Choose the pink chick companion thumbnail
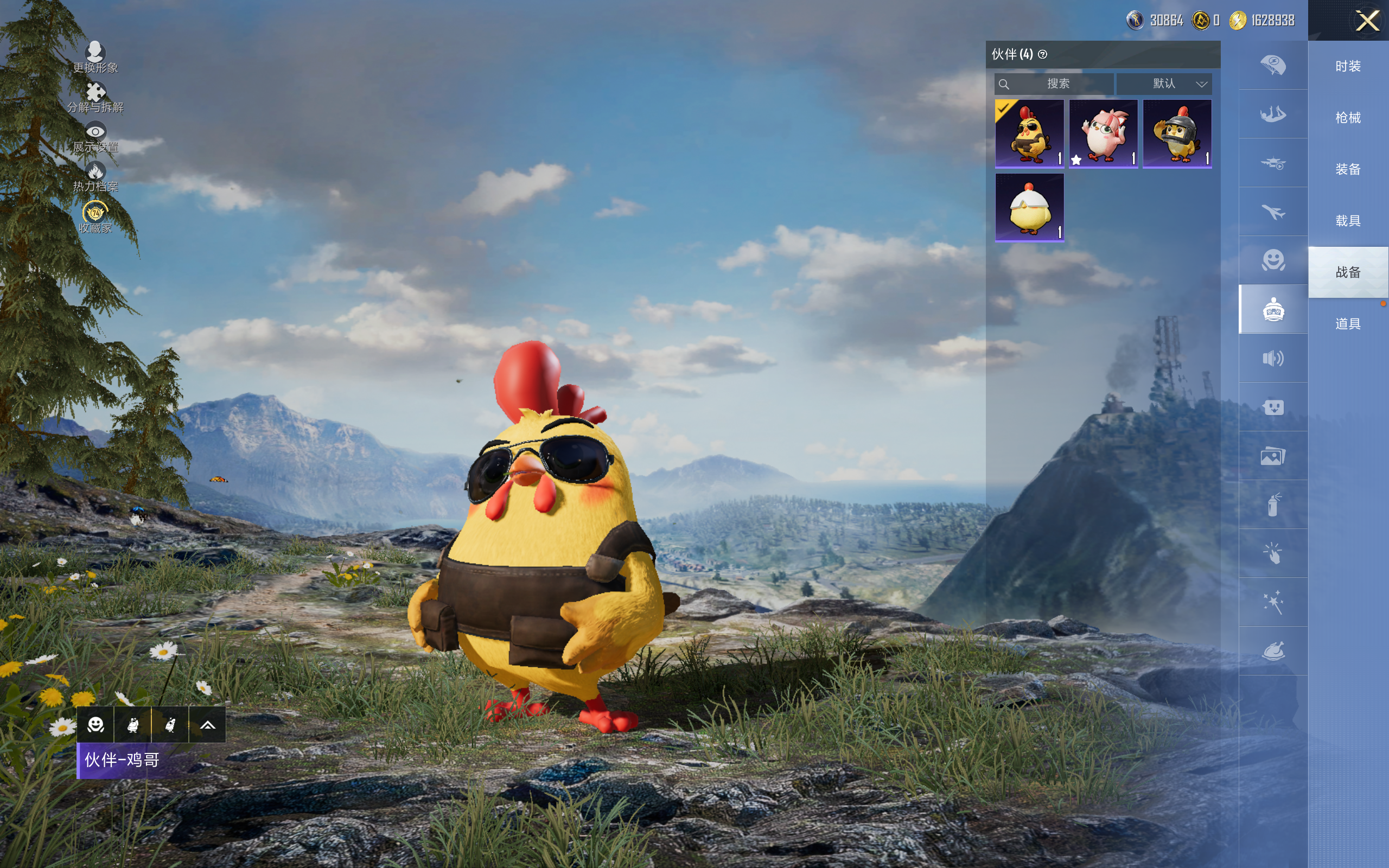The image size is (1389, 868). point(1103,134)
